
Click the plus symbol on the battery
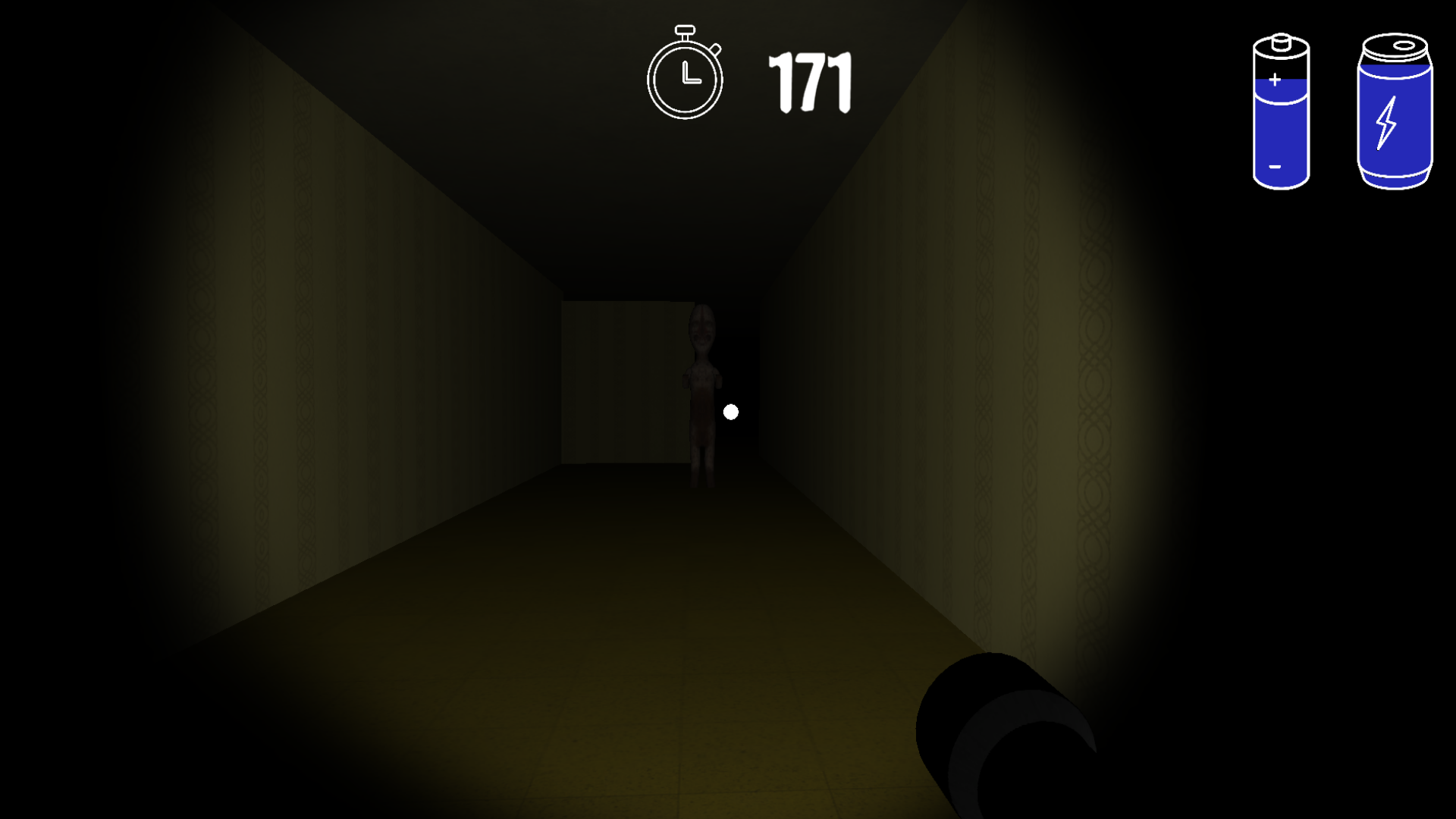[1274, 78]
